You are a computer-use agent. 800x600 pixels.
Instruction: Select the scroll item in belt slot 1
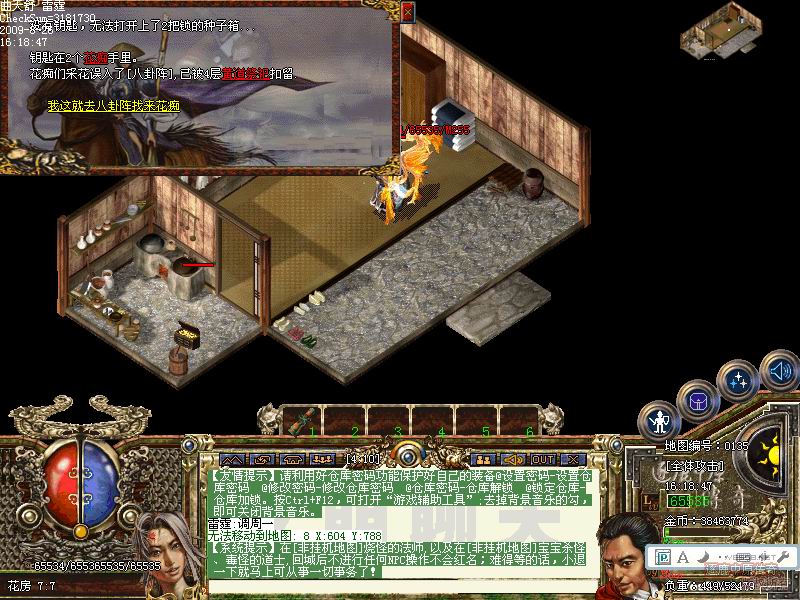[x=299, y=421]
